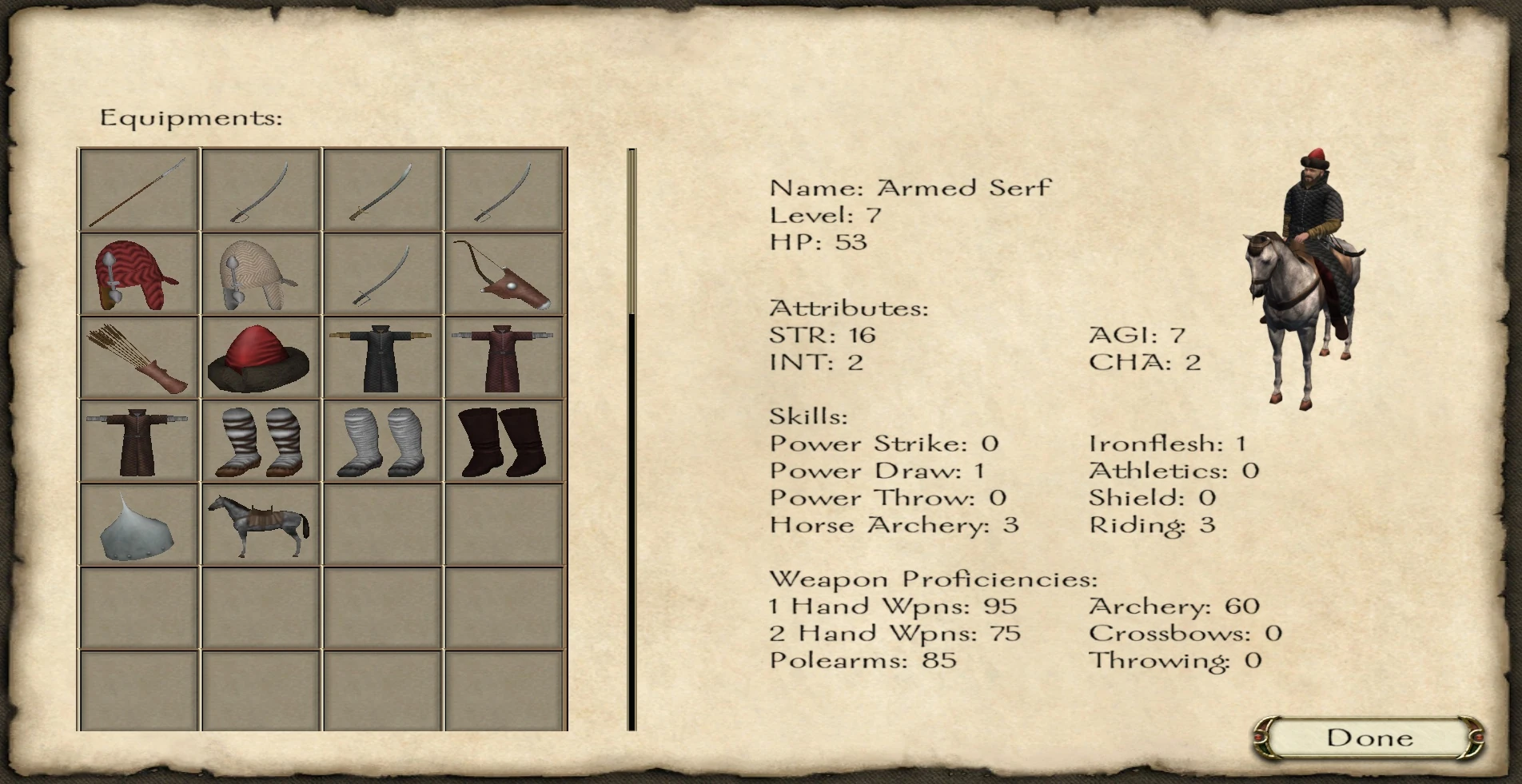1522x784 pixels.
Task: Select the dark mail hauberk
Action: 380,360
